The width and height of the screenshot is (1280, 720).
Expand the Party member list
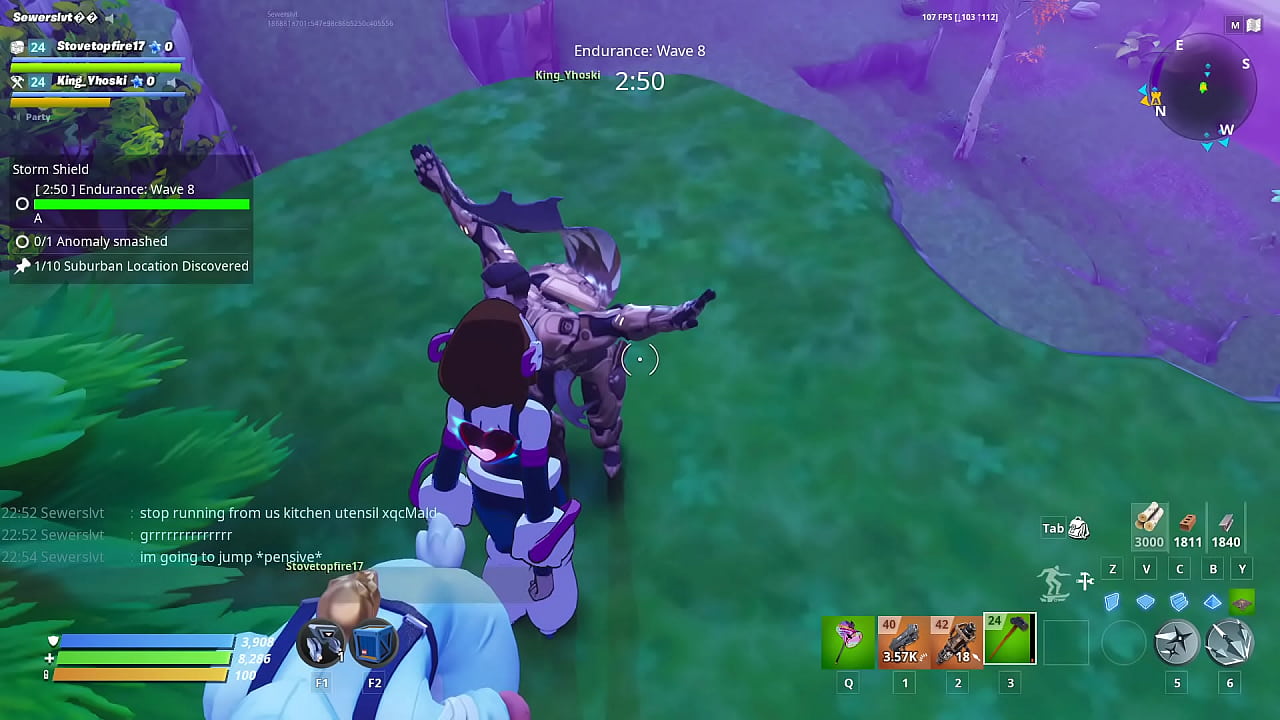pos(37,116)
